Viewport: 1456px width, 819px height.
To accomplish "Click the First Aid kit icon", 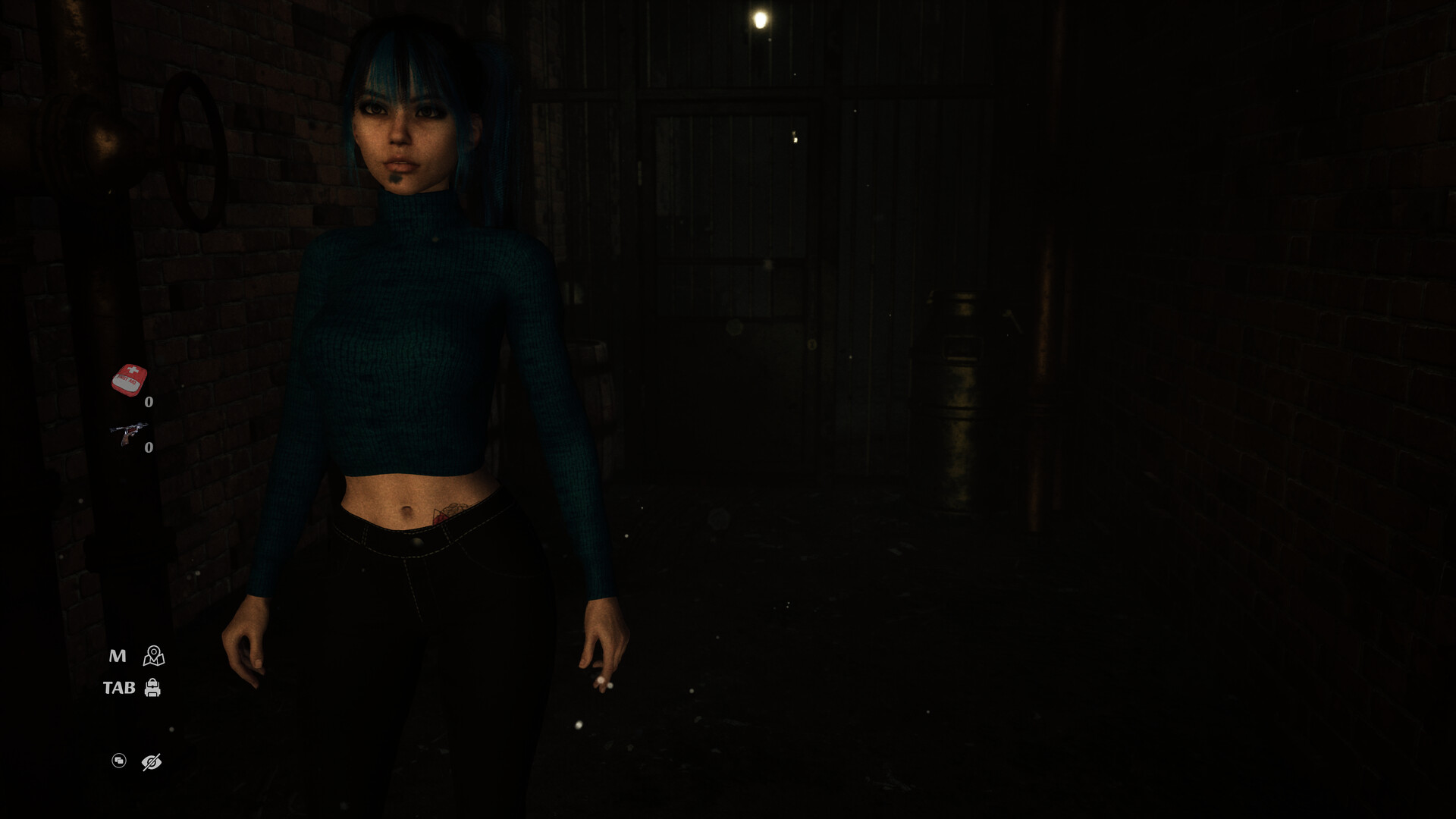I will [129, 381].
